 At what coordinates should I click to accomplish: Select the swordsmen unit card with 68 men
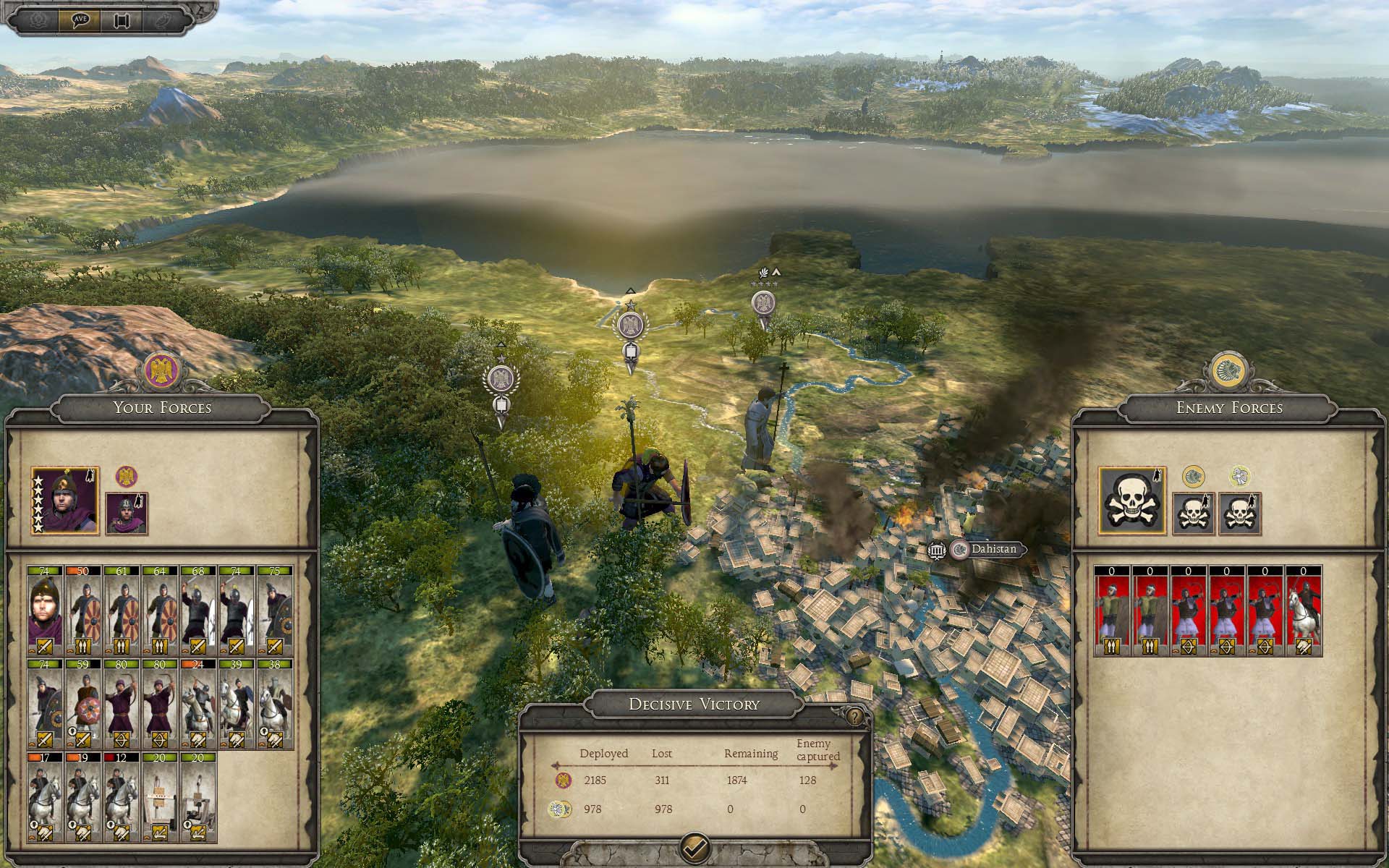click(x=197, y=610)
